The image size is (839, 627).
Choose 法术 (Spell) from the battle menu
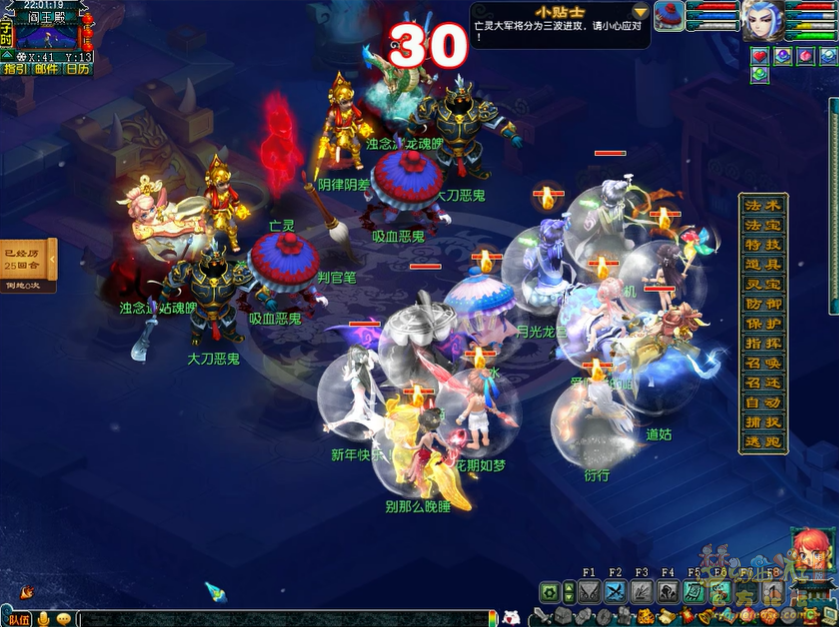click(x=763, y=205)
